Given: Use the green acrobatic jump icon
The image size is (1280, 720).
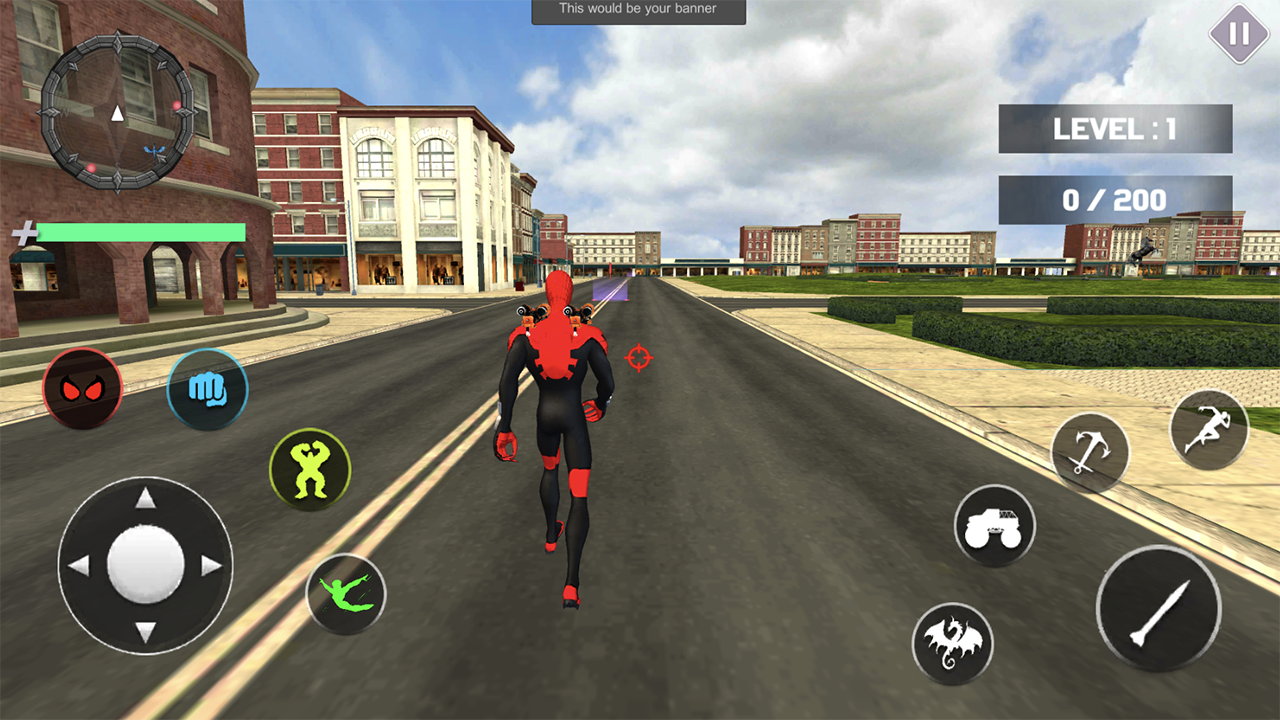Looking at the screenshot, I should pos(346,594).
